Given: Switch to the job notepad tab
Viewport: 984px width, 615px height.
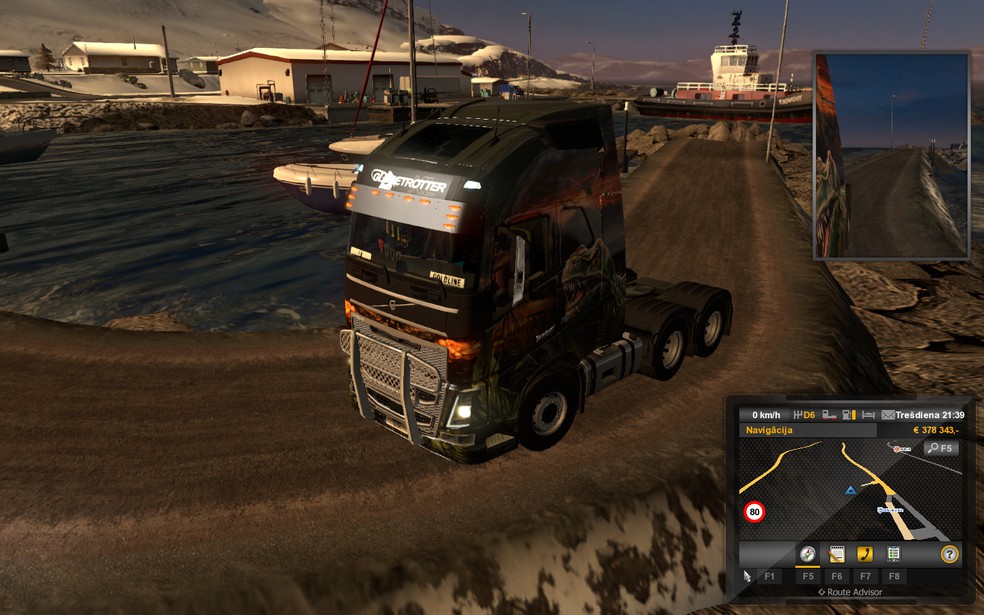Looking at the screenshot, I should [x=837, y=554].
